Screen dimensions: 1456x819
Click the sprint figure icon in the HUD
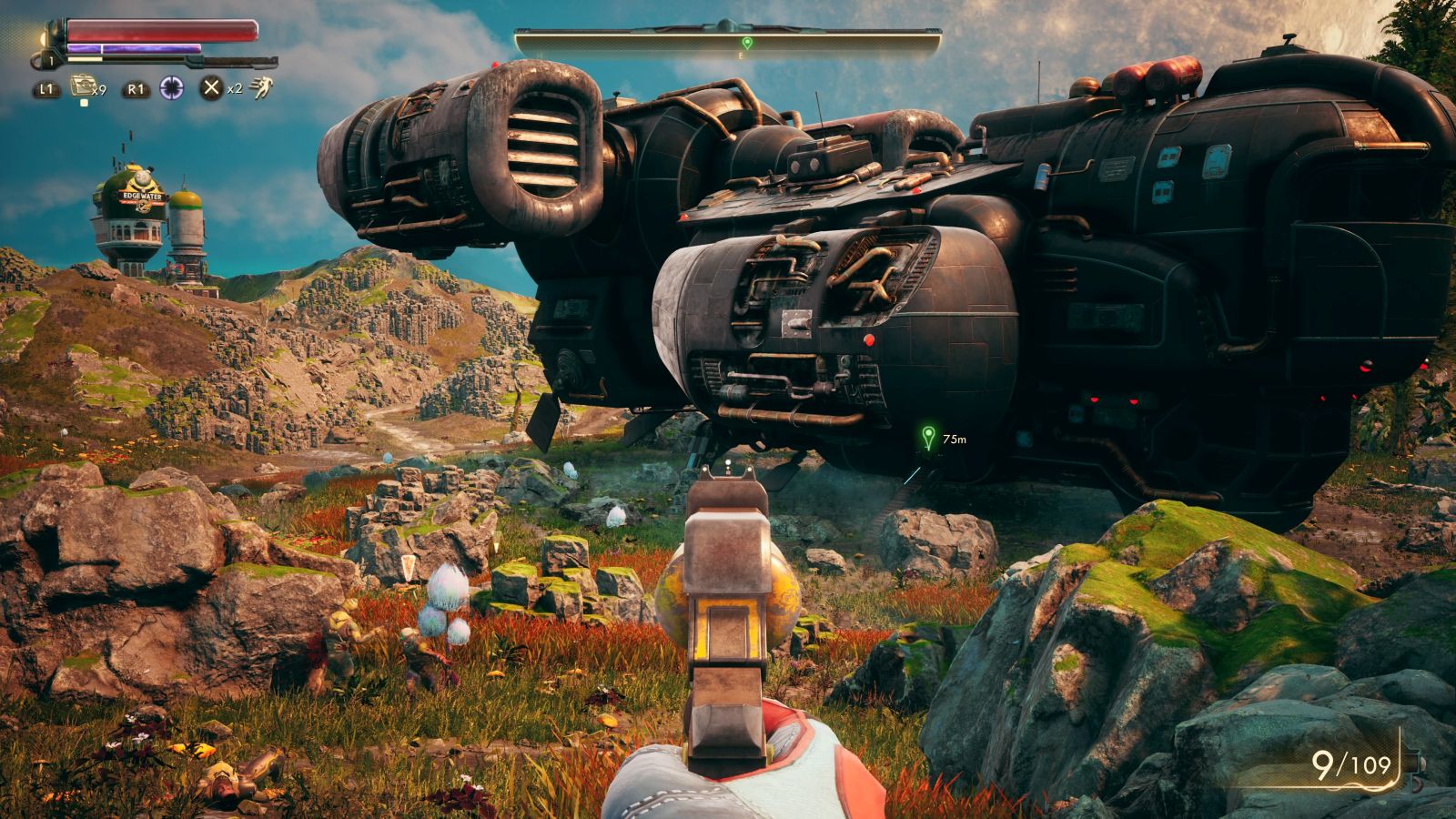pyautogui.click(x=262, y=87)
